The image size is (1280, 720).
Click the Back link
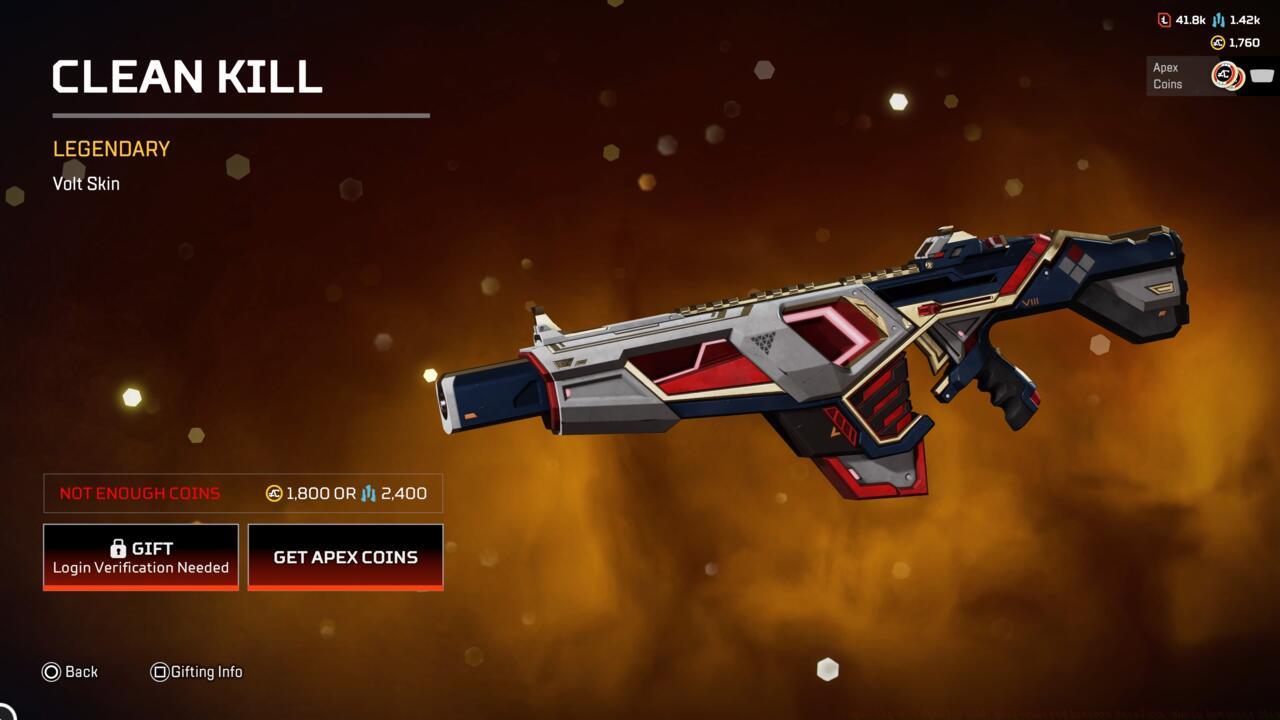83,672
